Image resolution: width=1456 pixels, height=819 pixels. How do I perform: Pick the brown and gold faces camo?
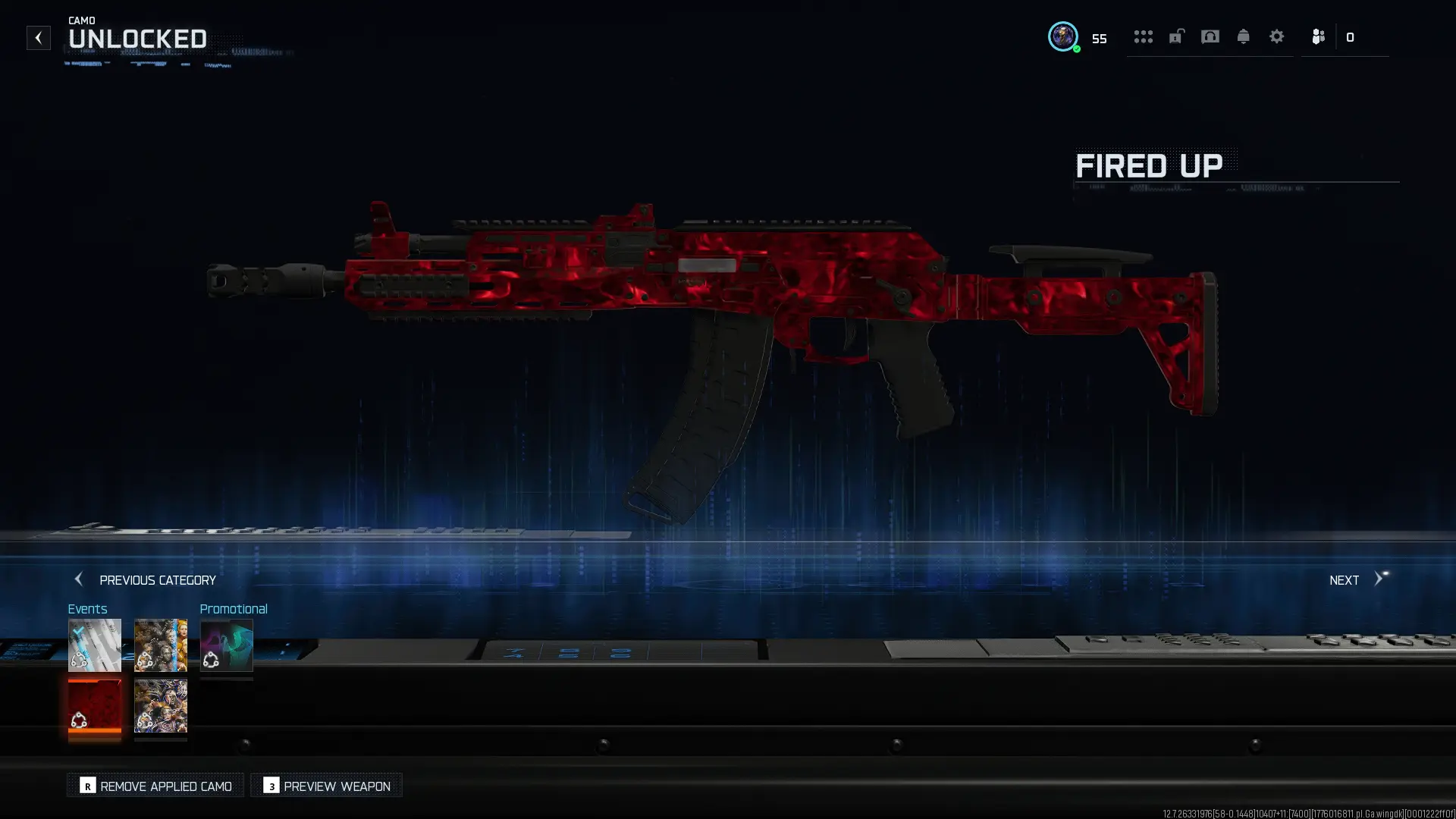(x=161, y=645)
